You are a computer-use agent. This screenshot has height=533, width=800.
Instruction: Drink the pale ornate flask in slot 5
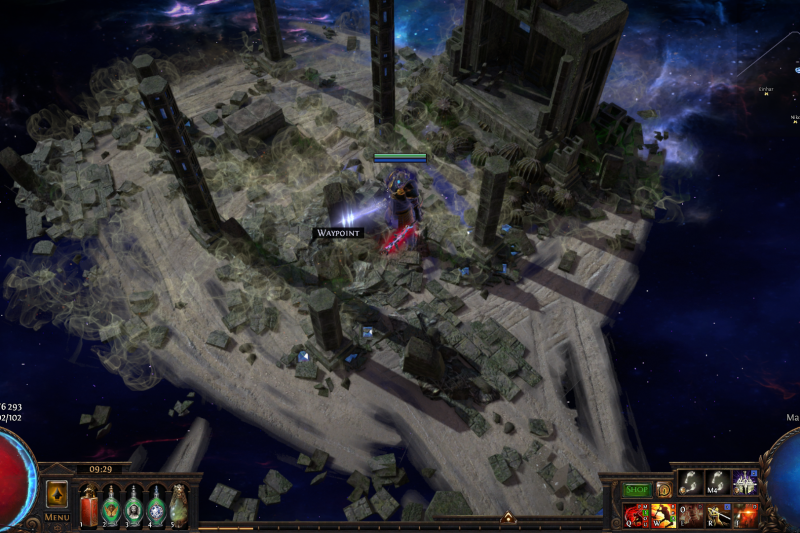pos(178,504)
